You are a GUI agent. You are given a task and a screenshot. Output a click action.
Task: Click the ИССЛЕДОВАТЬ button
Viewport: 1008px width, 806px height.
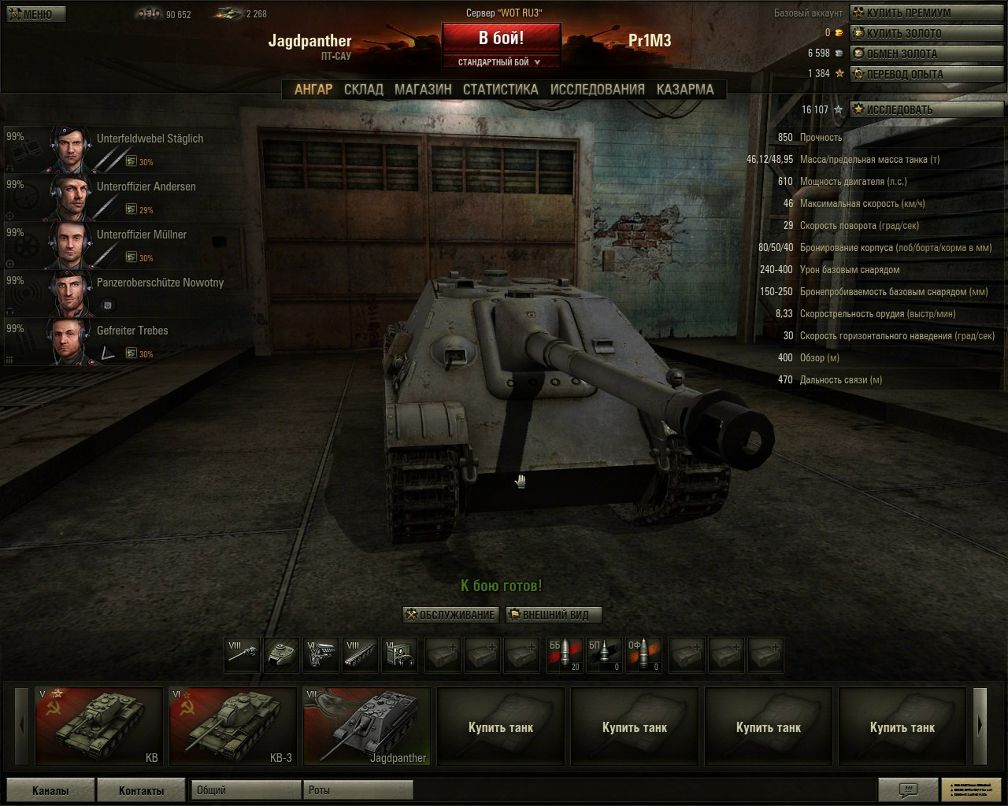(899, 109)
